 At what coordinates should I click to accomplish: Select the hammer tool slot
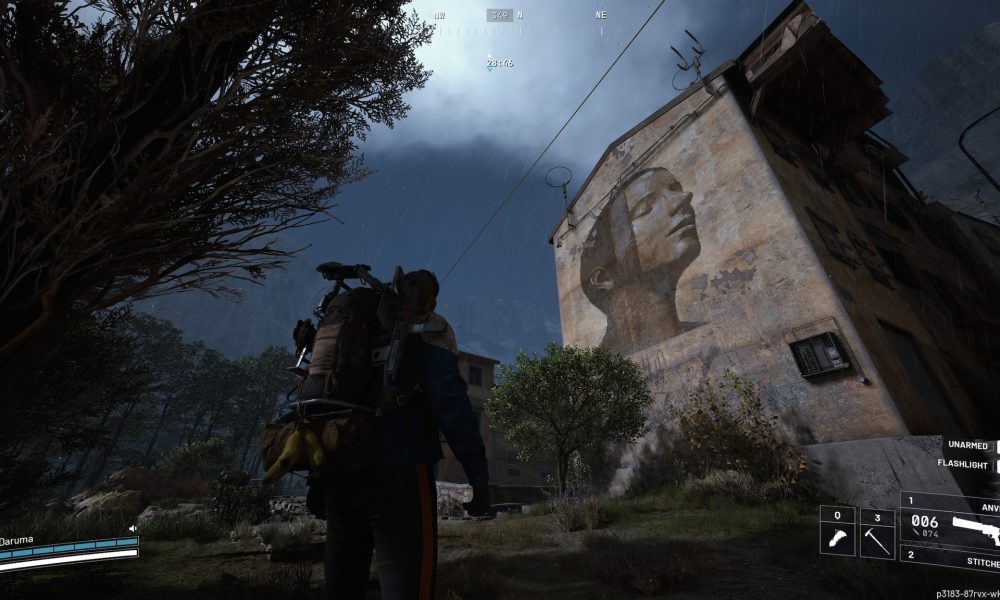(878, 532)
